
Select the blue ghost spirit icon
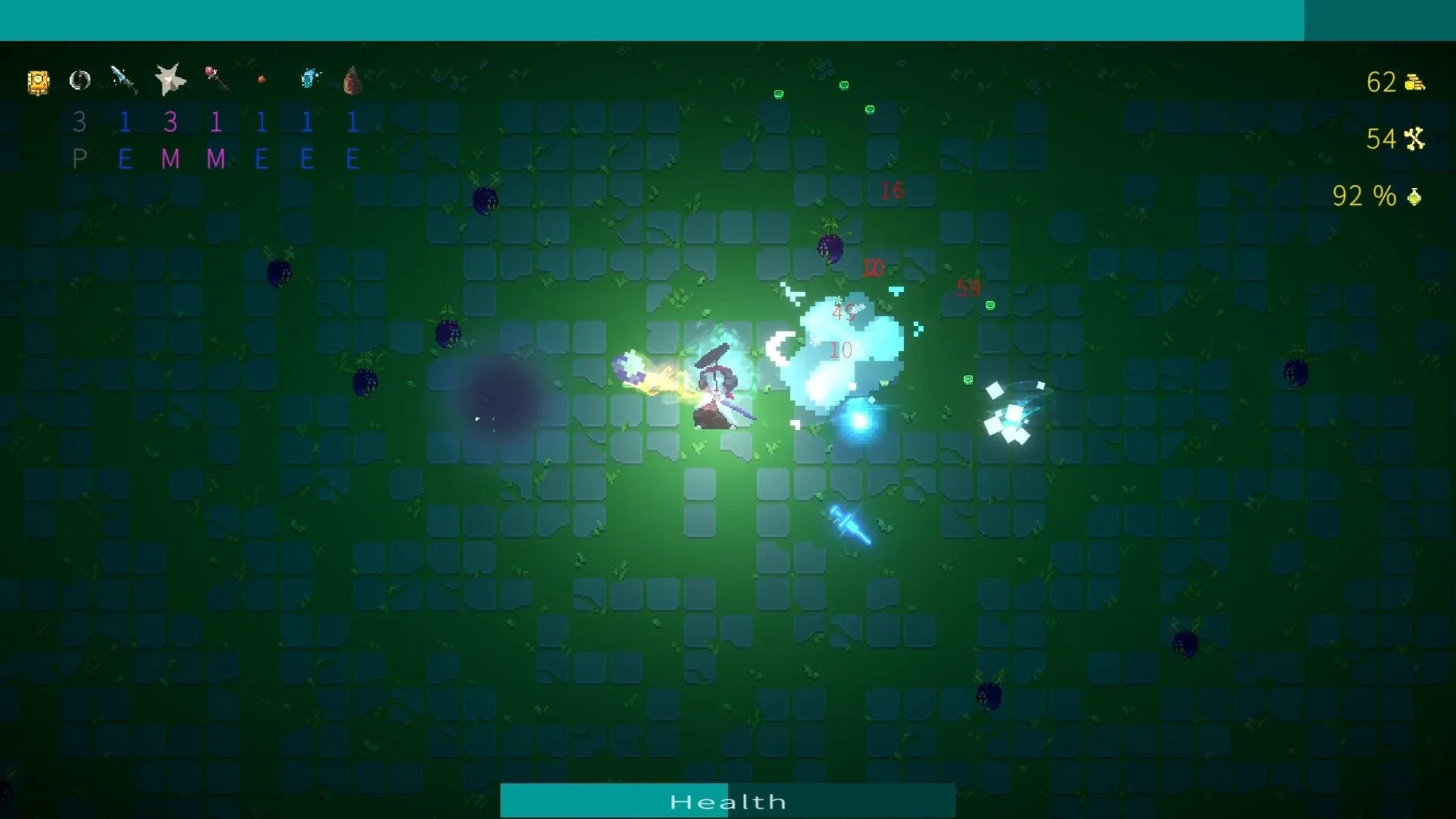[x=309, y=77]
